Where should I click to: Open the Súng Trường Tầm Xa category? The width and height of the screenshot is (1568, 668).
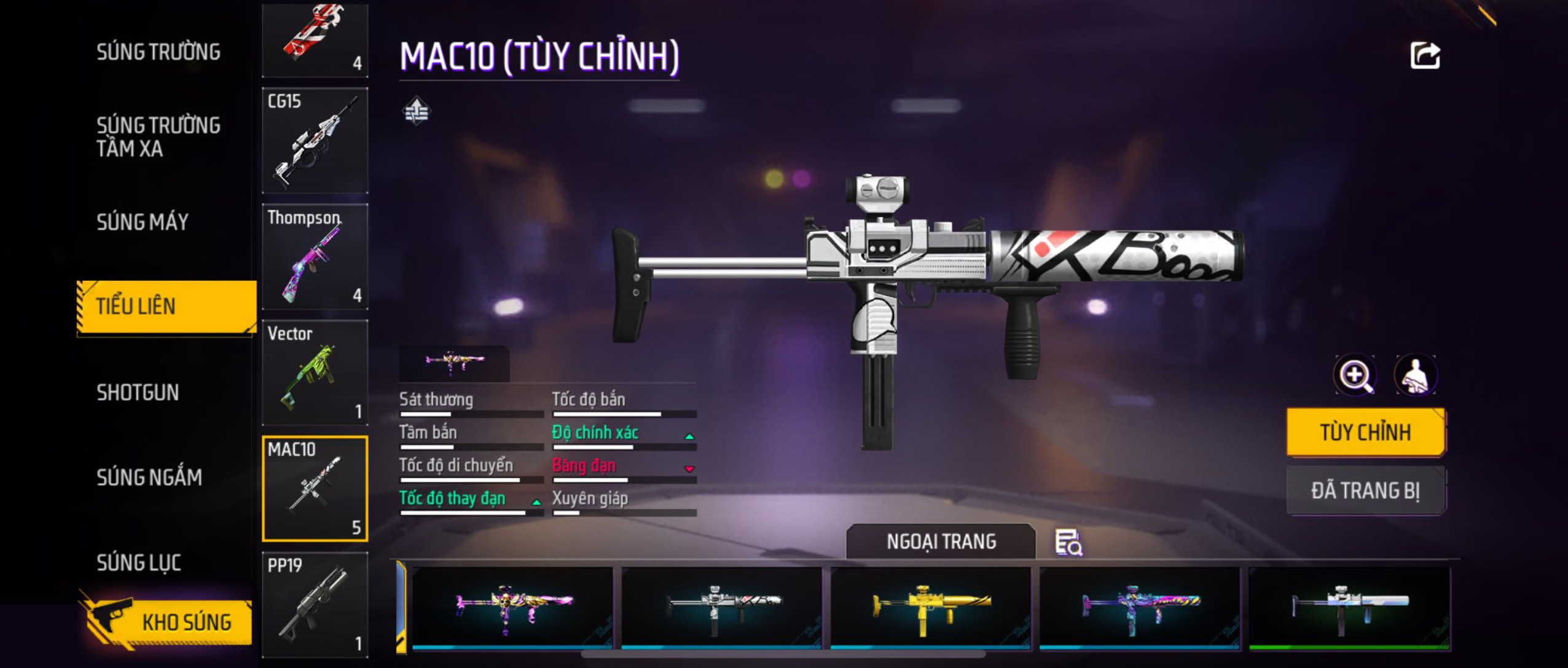[158, 136]
